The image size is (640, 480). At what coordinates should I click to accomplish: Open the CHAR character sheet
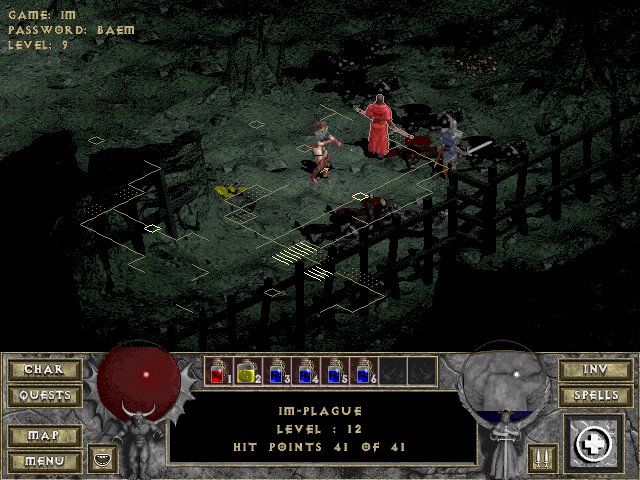pos(44,370)
